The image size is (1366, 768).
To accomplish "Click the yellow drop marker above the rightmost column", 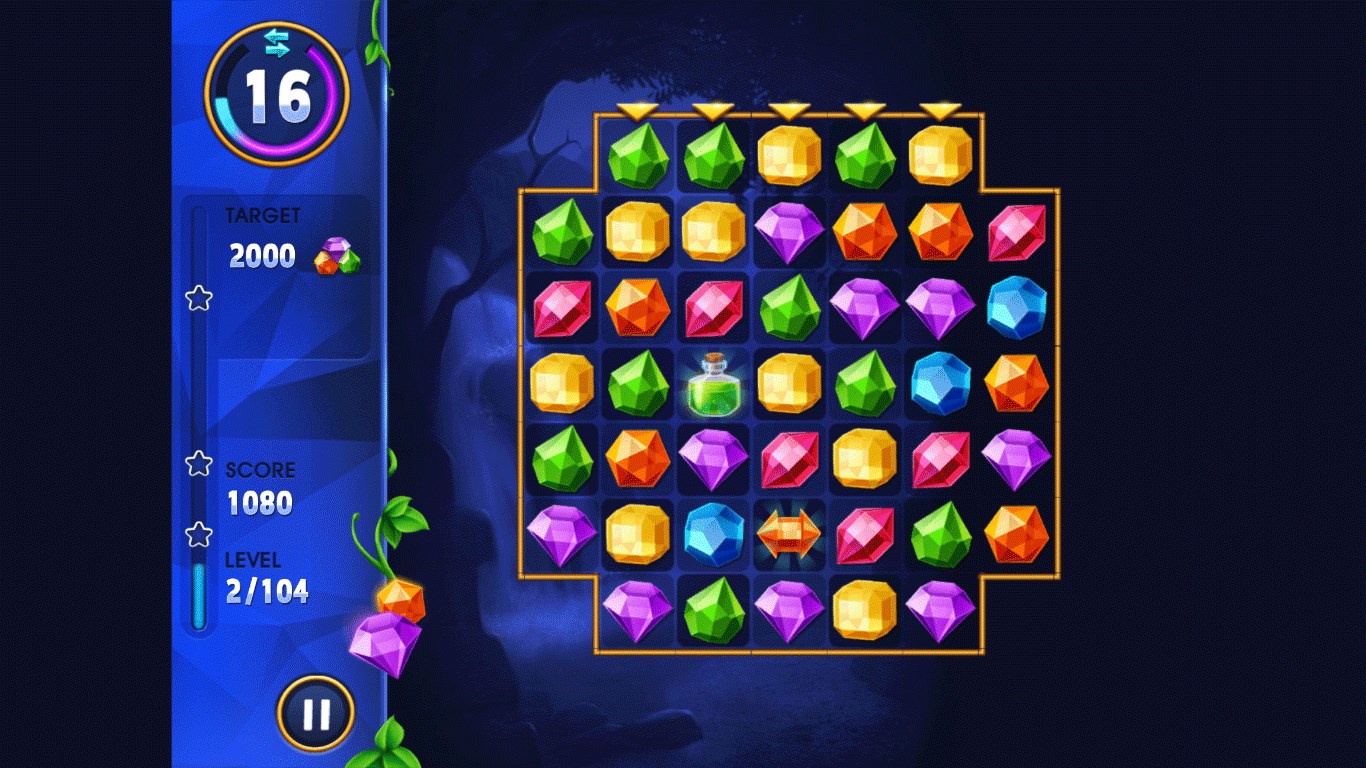I will (941, 111).
